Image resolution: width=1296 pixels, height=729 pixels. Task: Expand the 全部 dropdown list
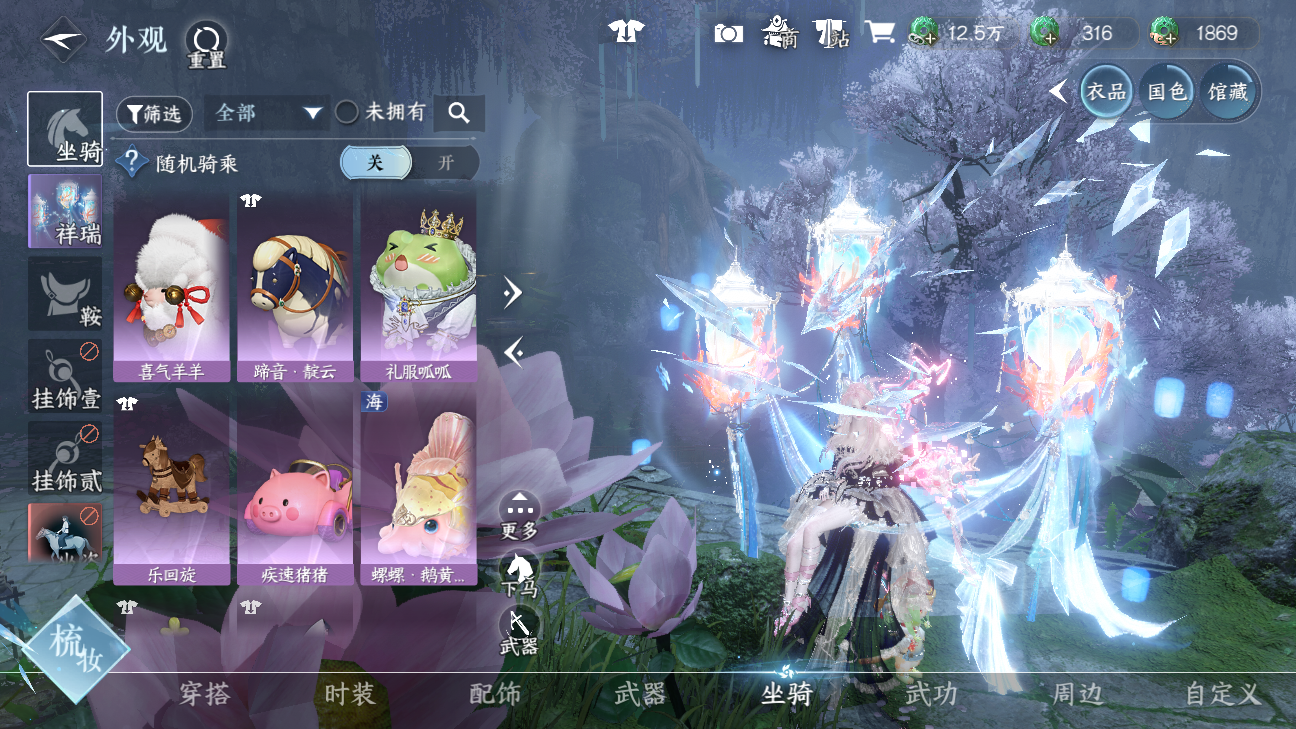coord(267,113)
